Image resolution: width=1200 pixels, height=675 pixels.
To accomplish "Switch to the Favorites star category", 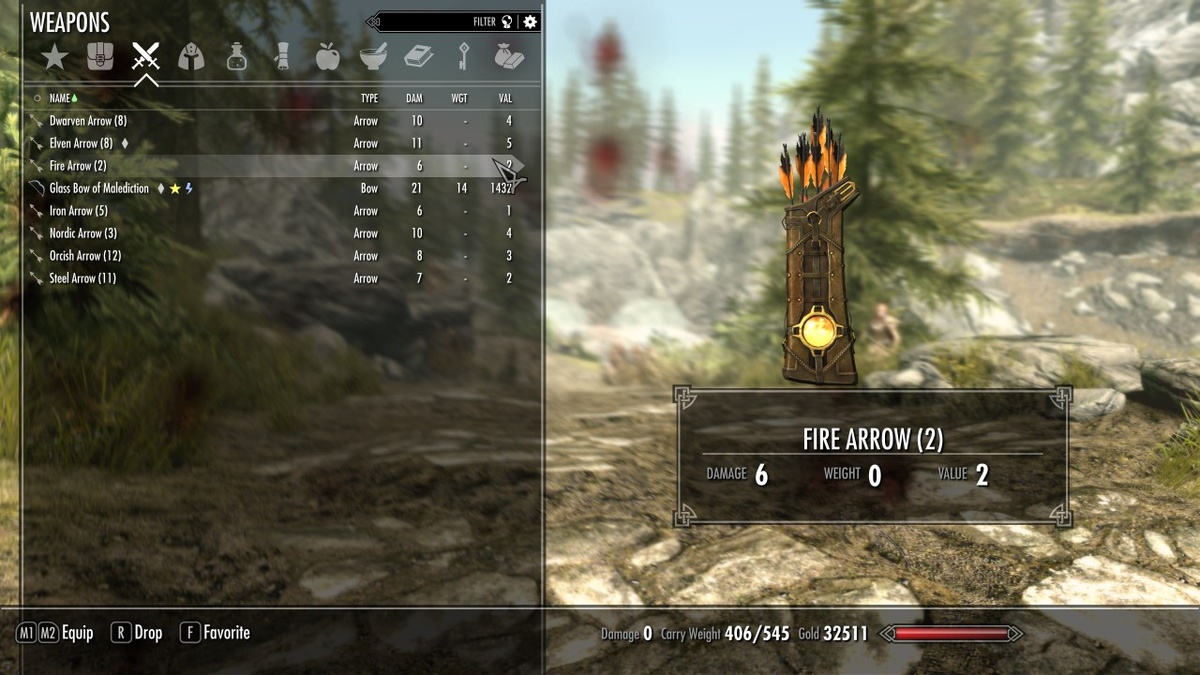I will (54, 57).
